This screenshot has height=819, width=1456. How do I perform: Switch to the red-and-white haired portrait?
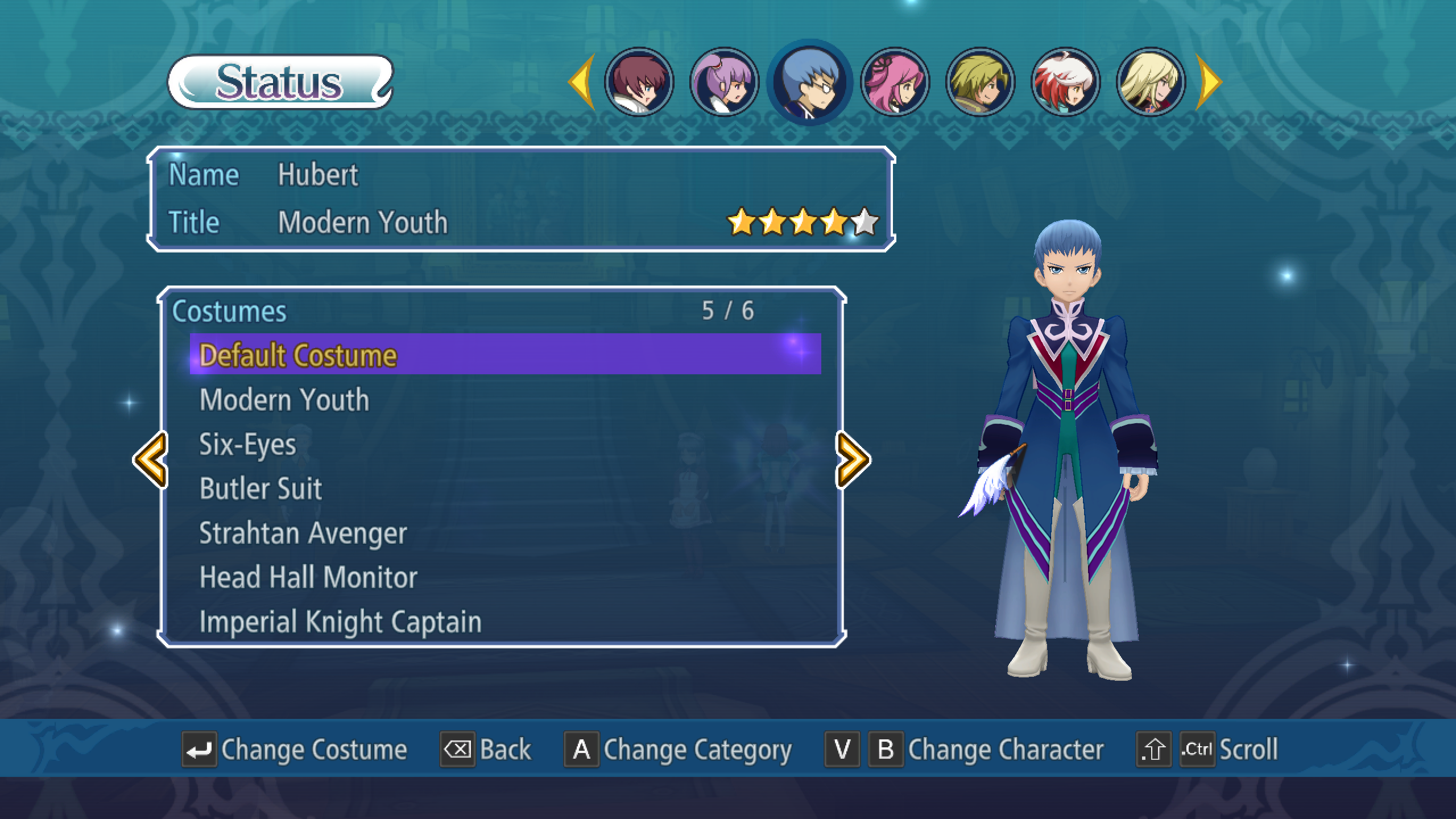click(1065, 82)
